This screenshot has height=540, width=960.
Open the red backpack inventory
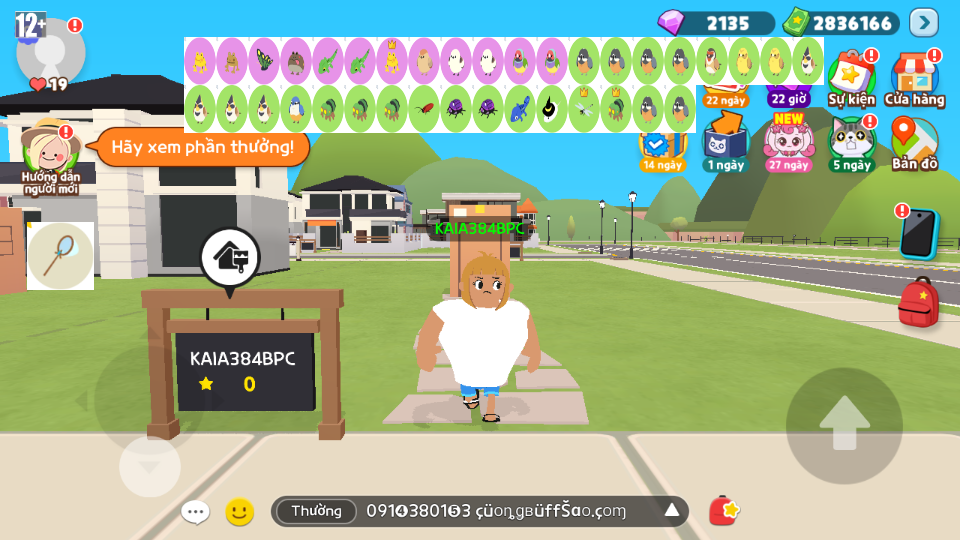(918, 302)
